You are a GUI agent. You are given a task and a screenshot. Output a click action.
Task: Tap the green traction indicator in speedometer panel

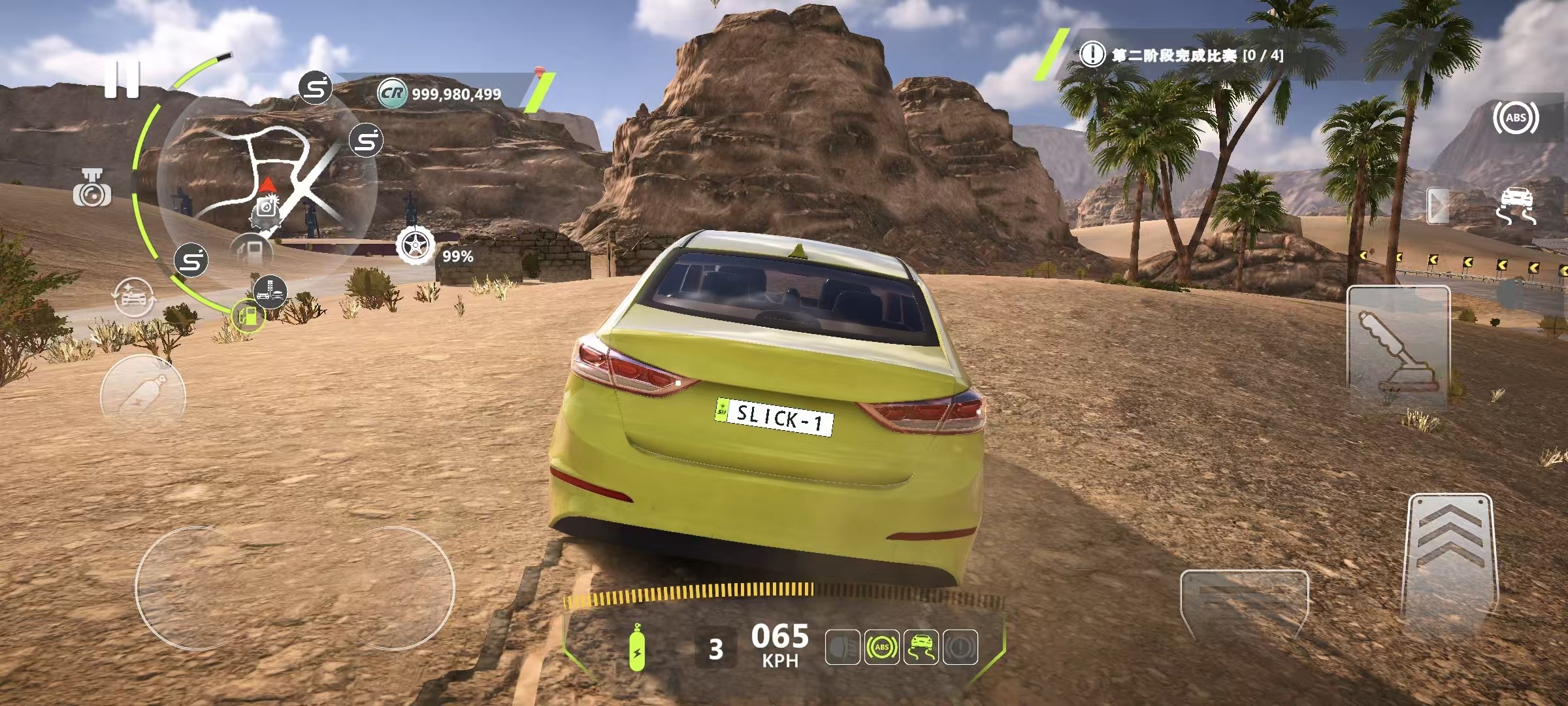[x=921, y=647]
